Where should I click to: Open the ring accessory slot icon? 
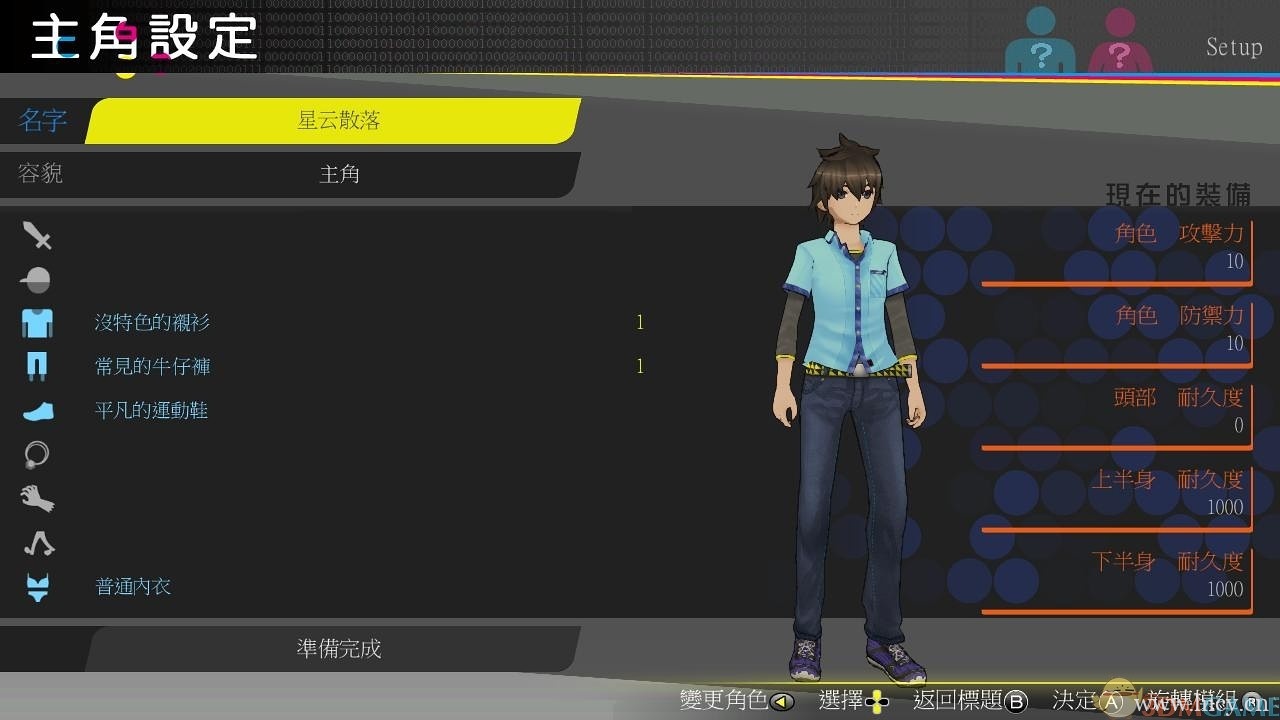36,454
